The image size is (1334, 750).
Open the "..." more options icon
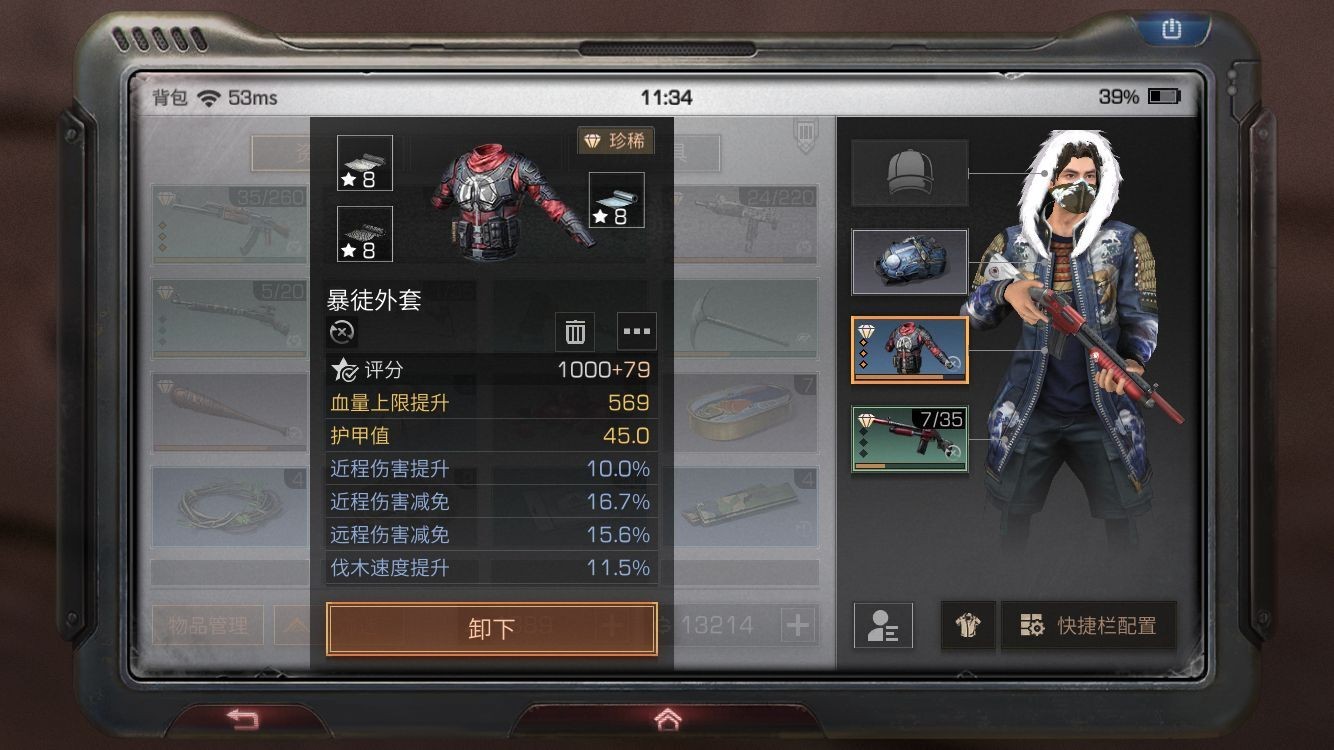[x=636, y=331]
